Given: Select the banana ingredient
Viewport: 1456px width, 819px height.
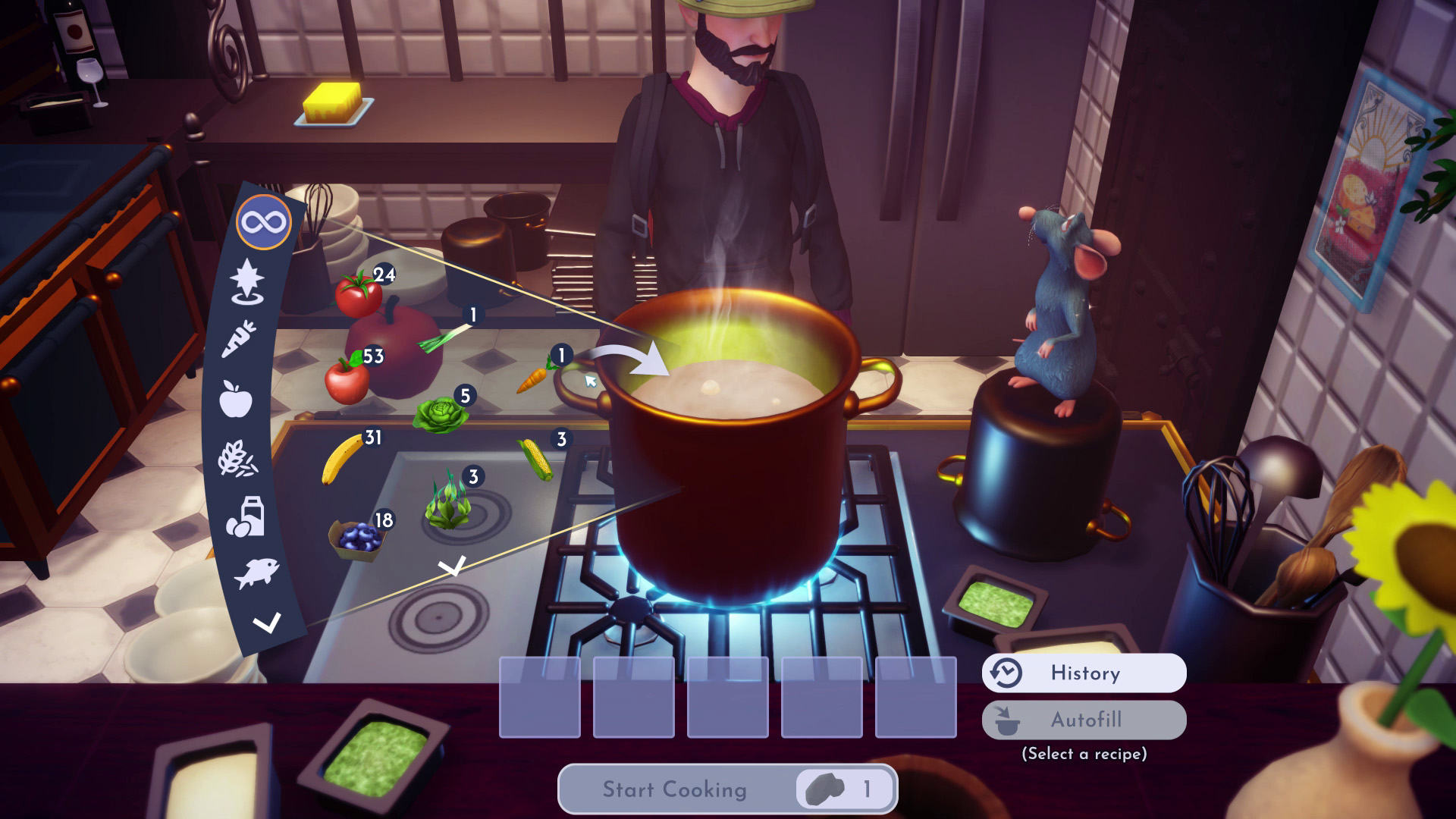Looking at the screenshot, I should pos(340,458).
